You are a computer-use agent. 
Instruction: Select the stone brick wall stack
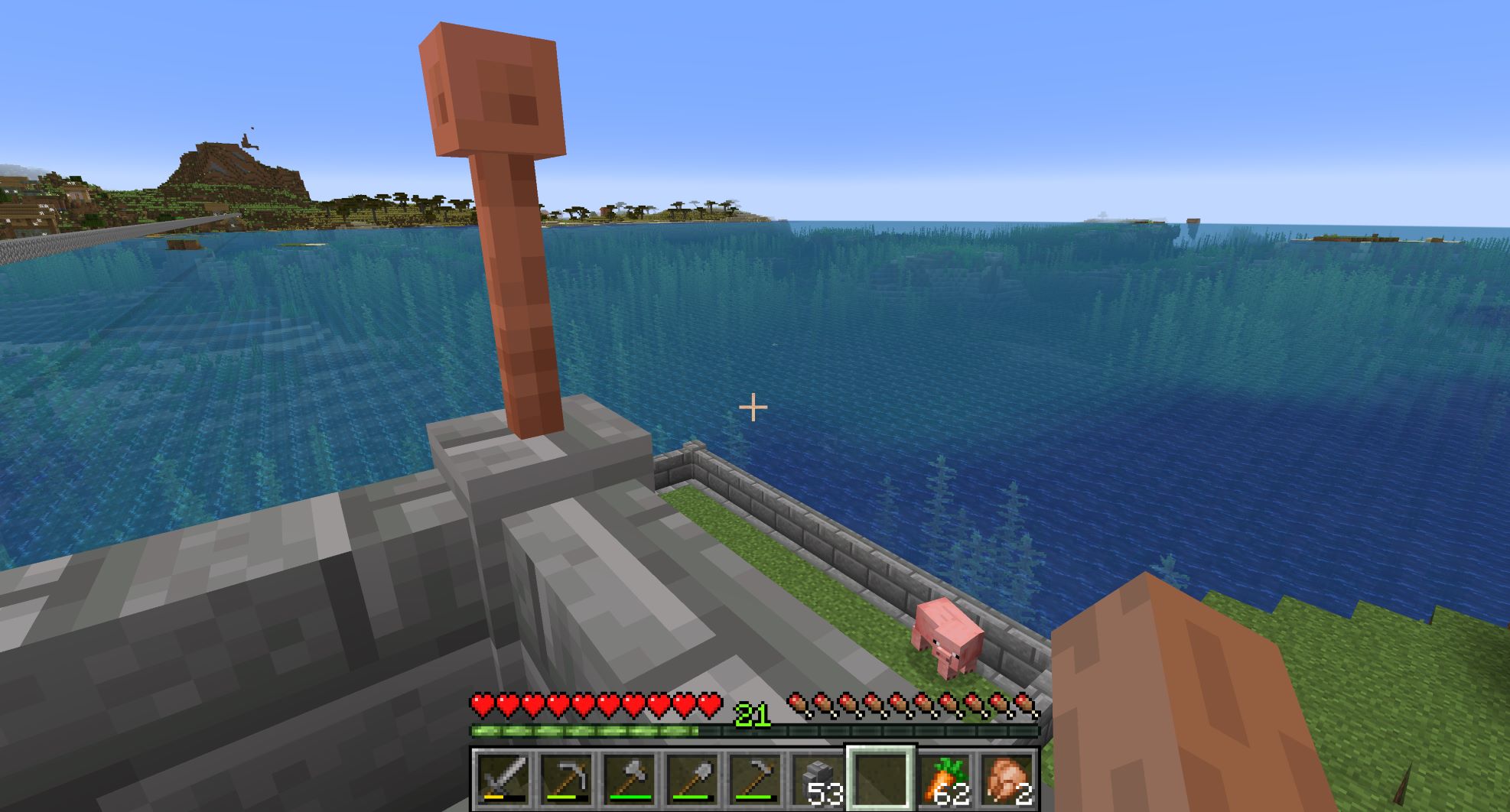[x=818, y=779]
